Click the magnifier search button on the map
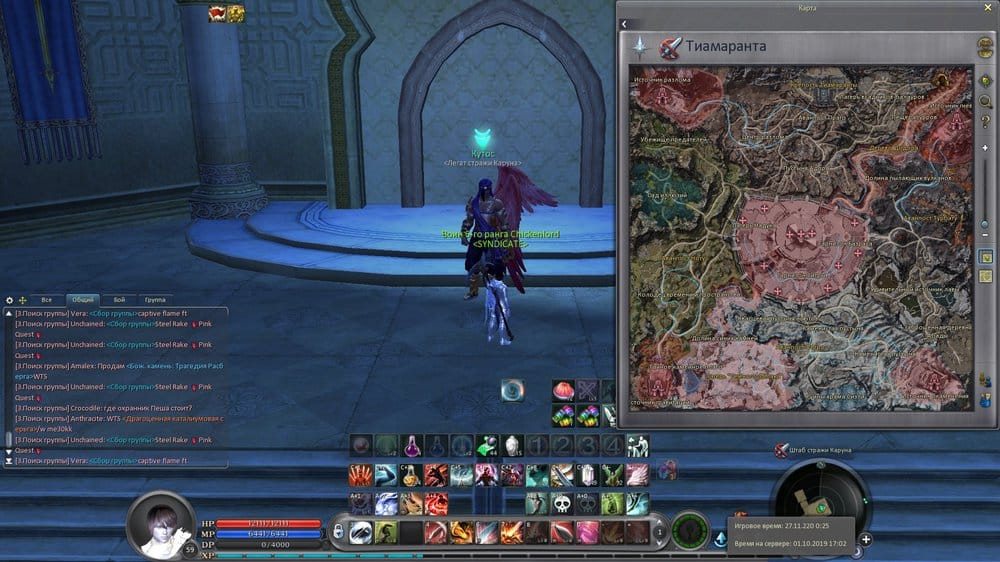Image resolution: width=1000 pixels, height=562 pixels. coord(986,101)
